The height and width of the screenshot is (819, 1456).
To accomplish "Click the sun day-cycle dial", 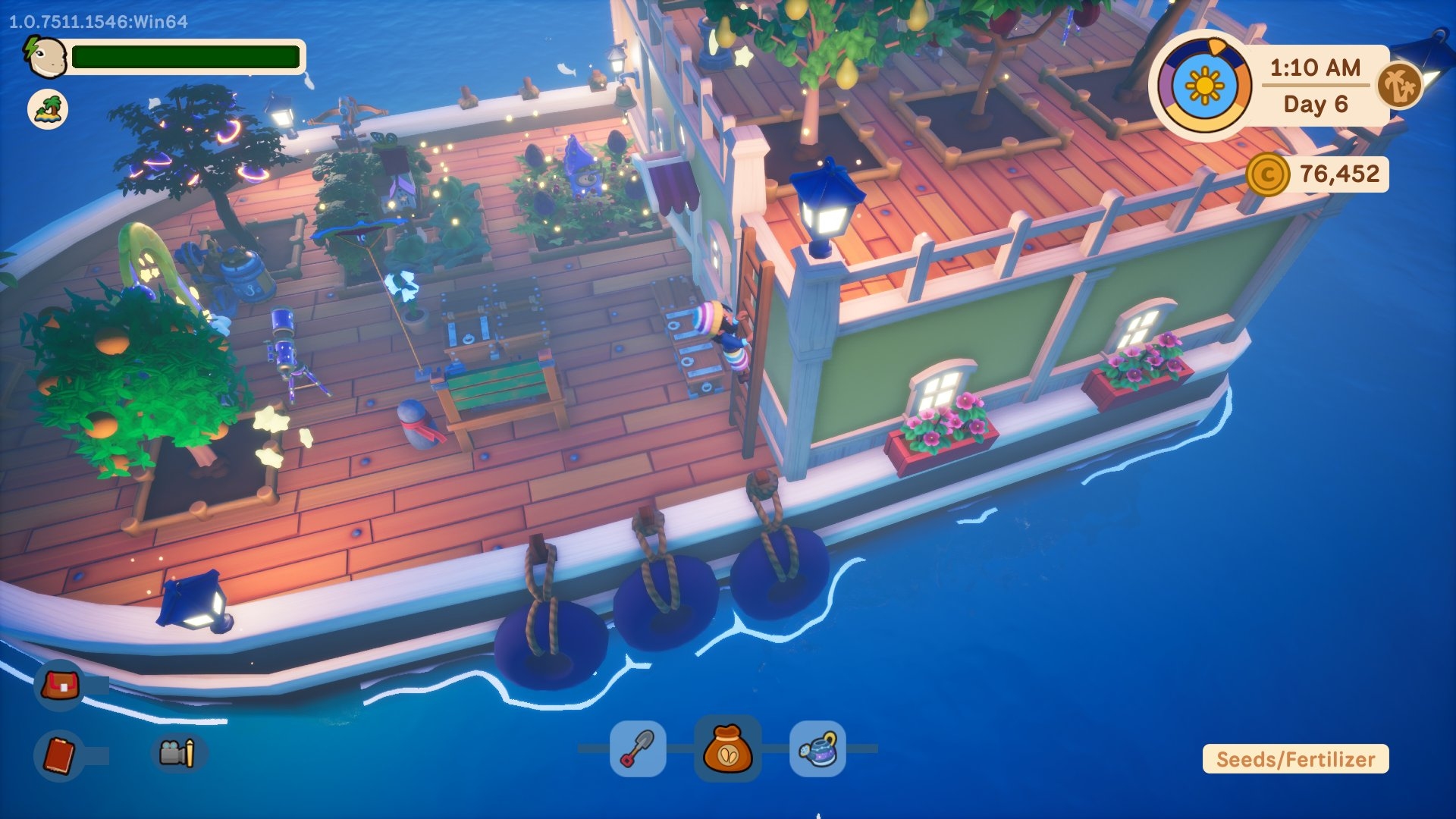I will [1203, 86].
